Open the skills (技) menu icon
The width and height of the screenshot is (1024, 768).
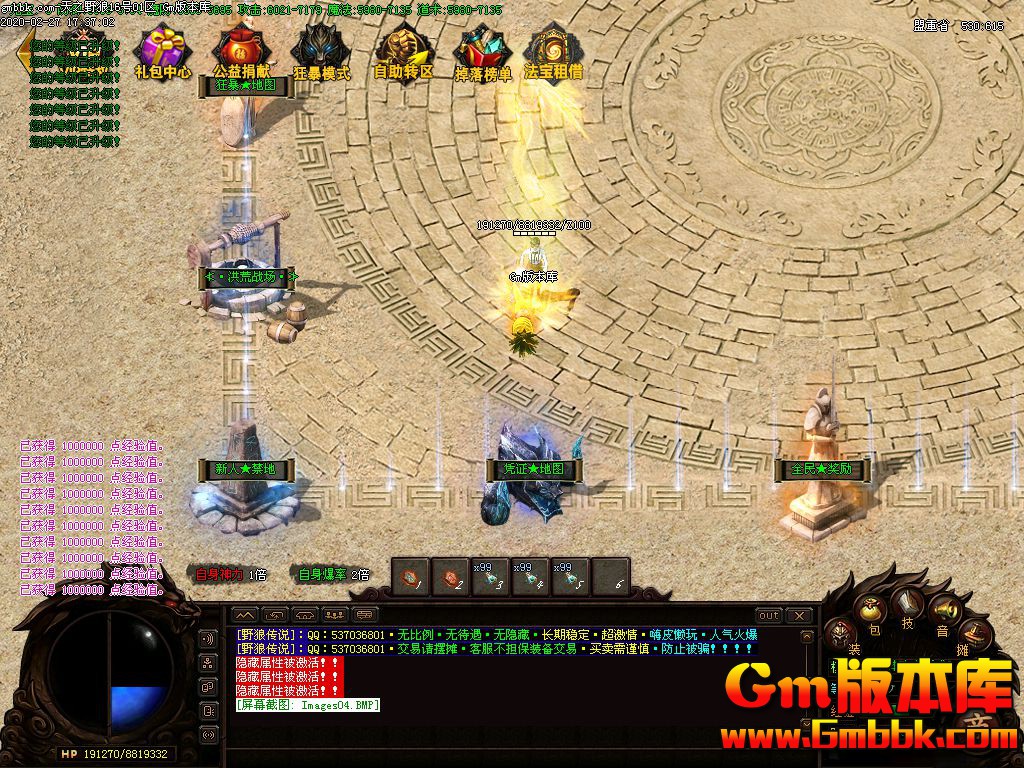908,603
